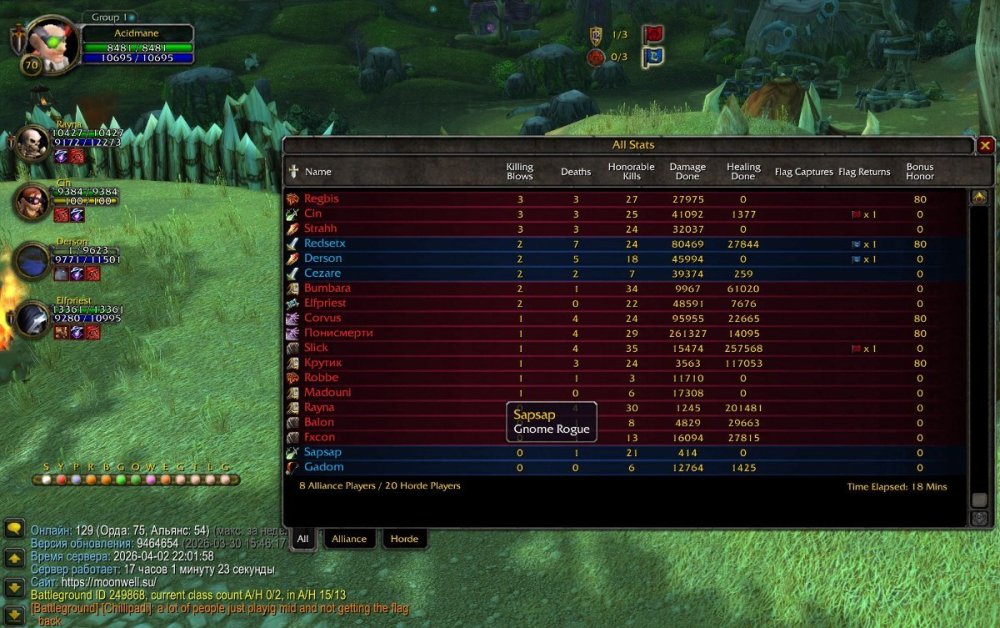Open the chat speech bubble menu button
Image resolution: width=1000 pixels, height=628 pixels.
click(14, 529)
